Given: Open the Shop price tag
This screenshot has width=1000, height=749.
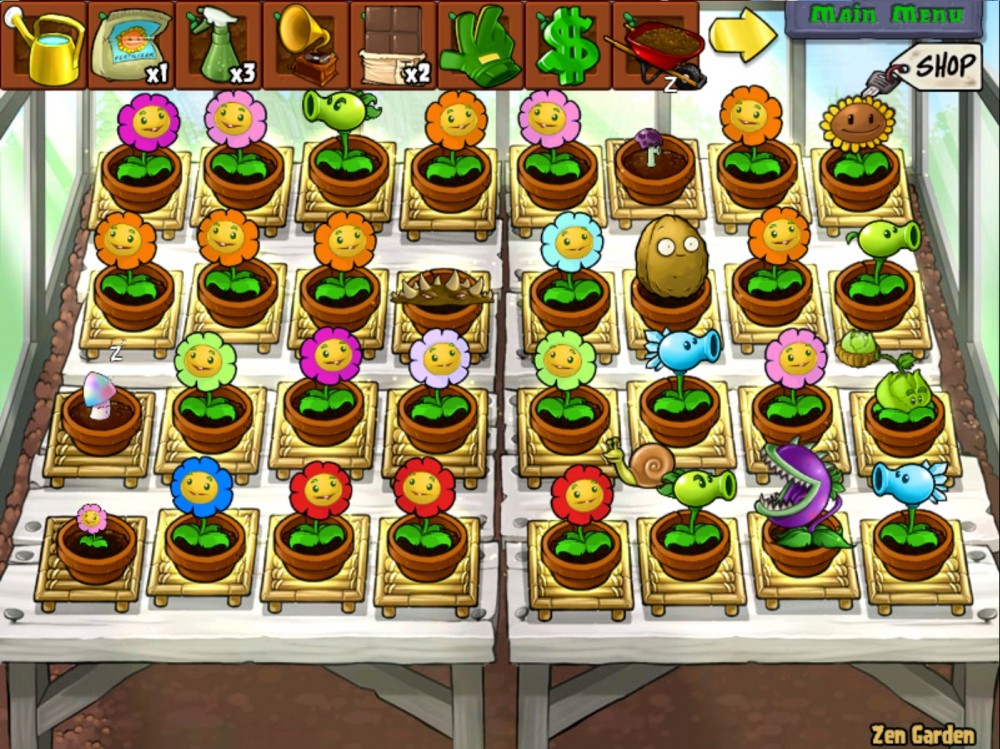Looking at the screenshot, I should pyautogui.click(x=940, y=67).
